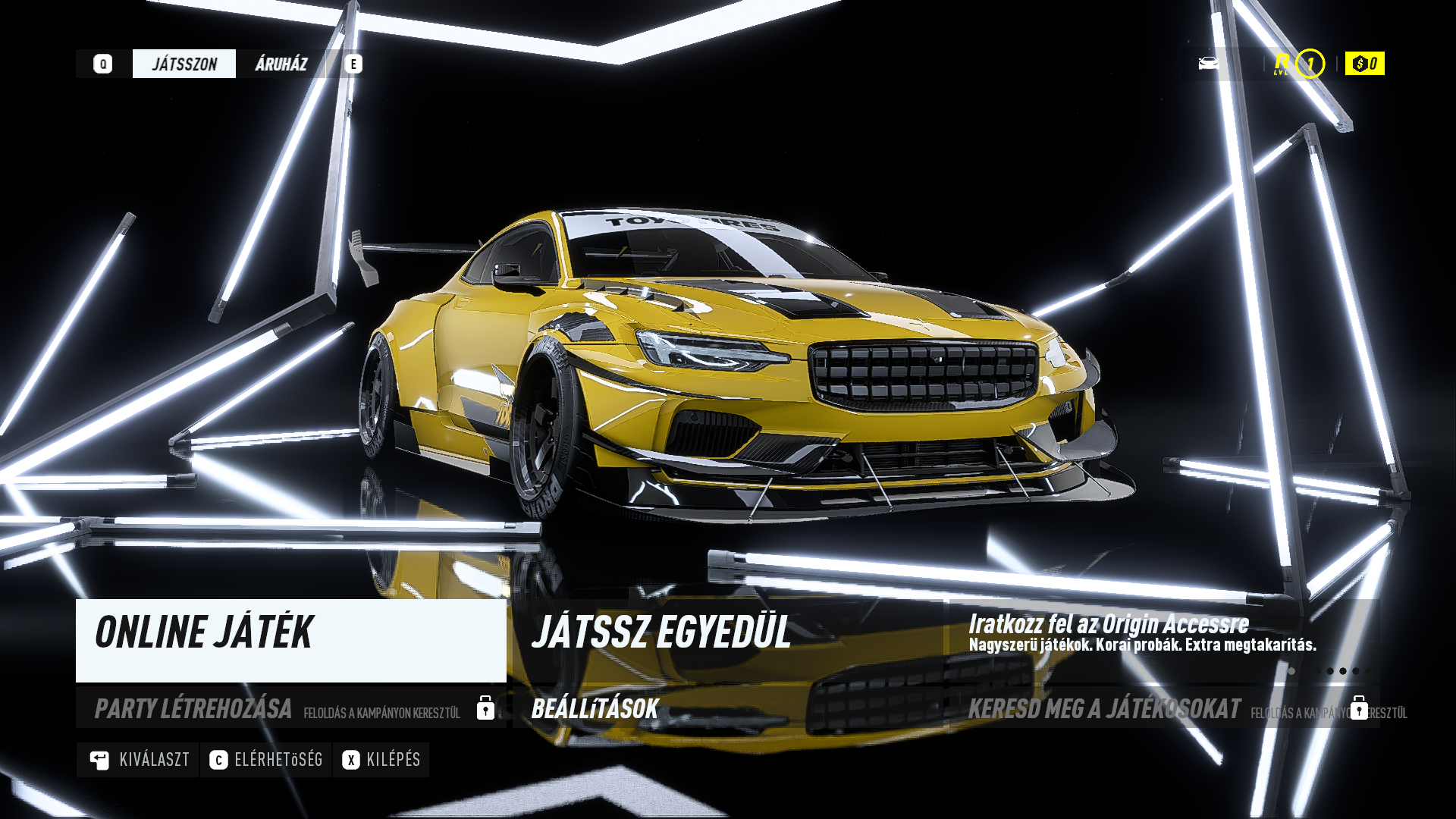Switch to the JÁTSSZON tab

pyautogui.click(x=184, y=64)
